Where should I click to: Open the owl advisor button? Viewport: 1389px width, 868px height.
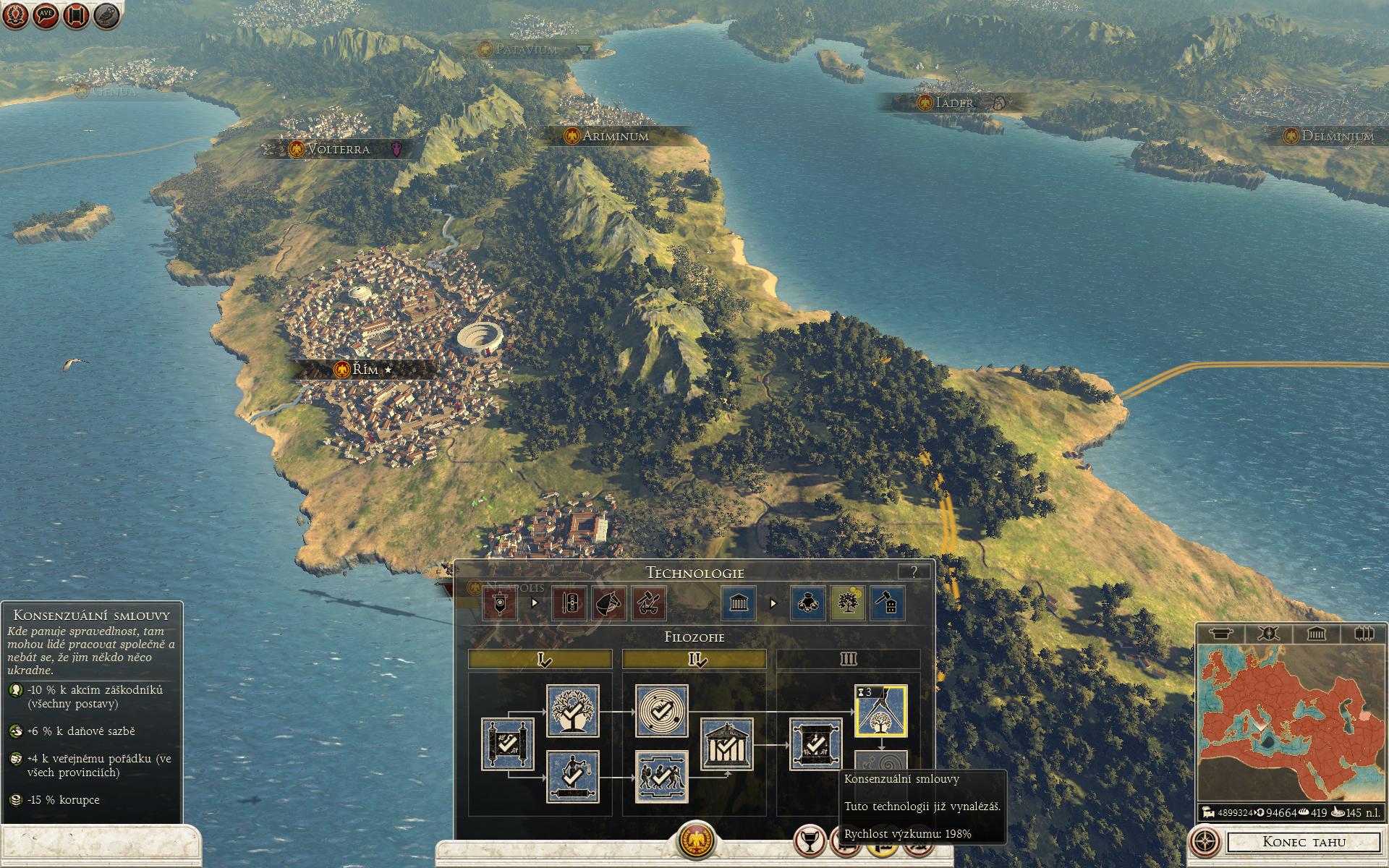[x=107, y=15]
